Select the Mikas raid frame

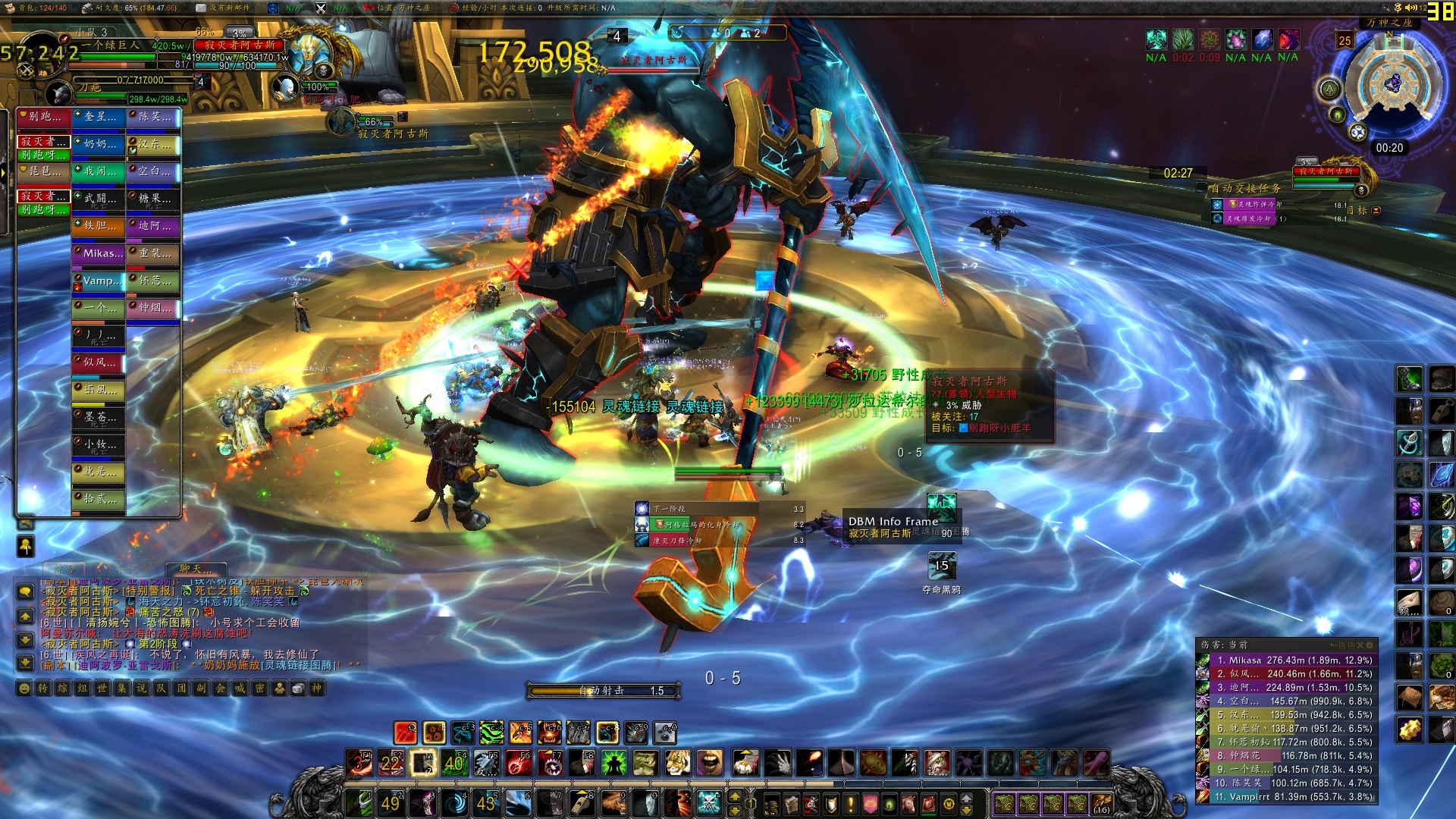click(98, 253)
